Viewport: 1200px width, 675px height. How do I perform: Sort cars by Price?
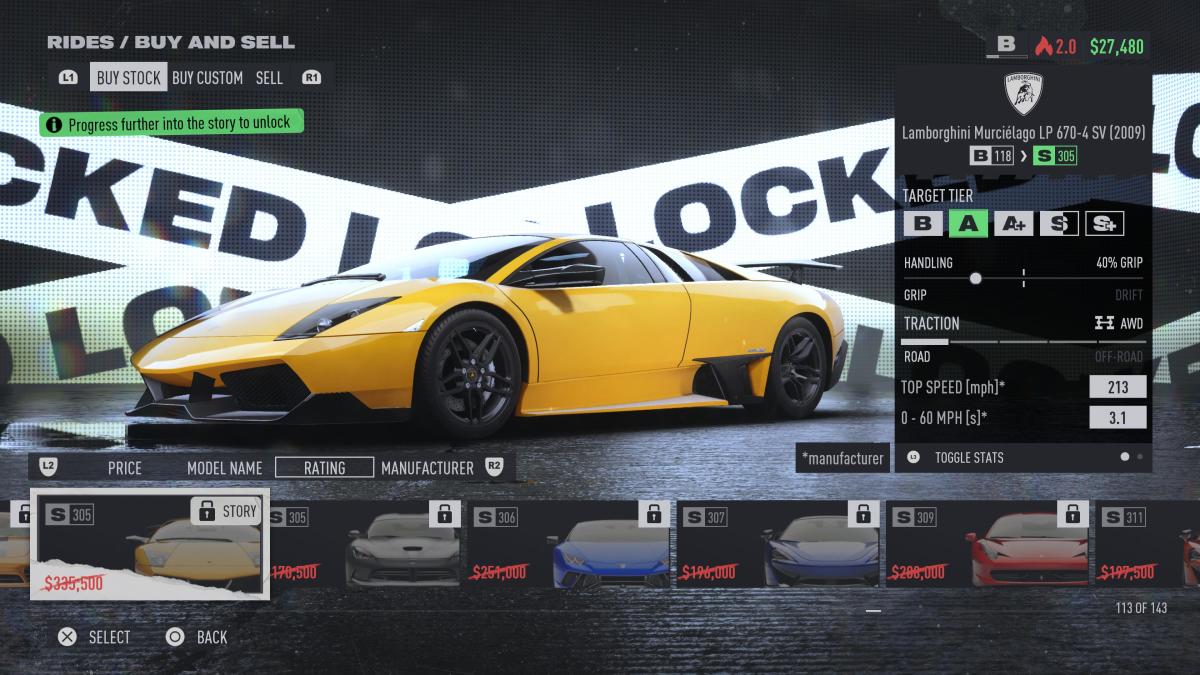point(125,467)
